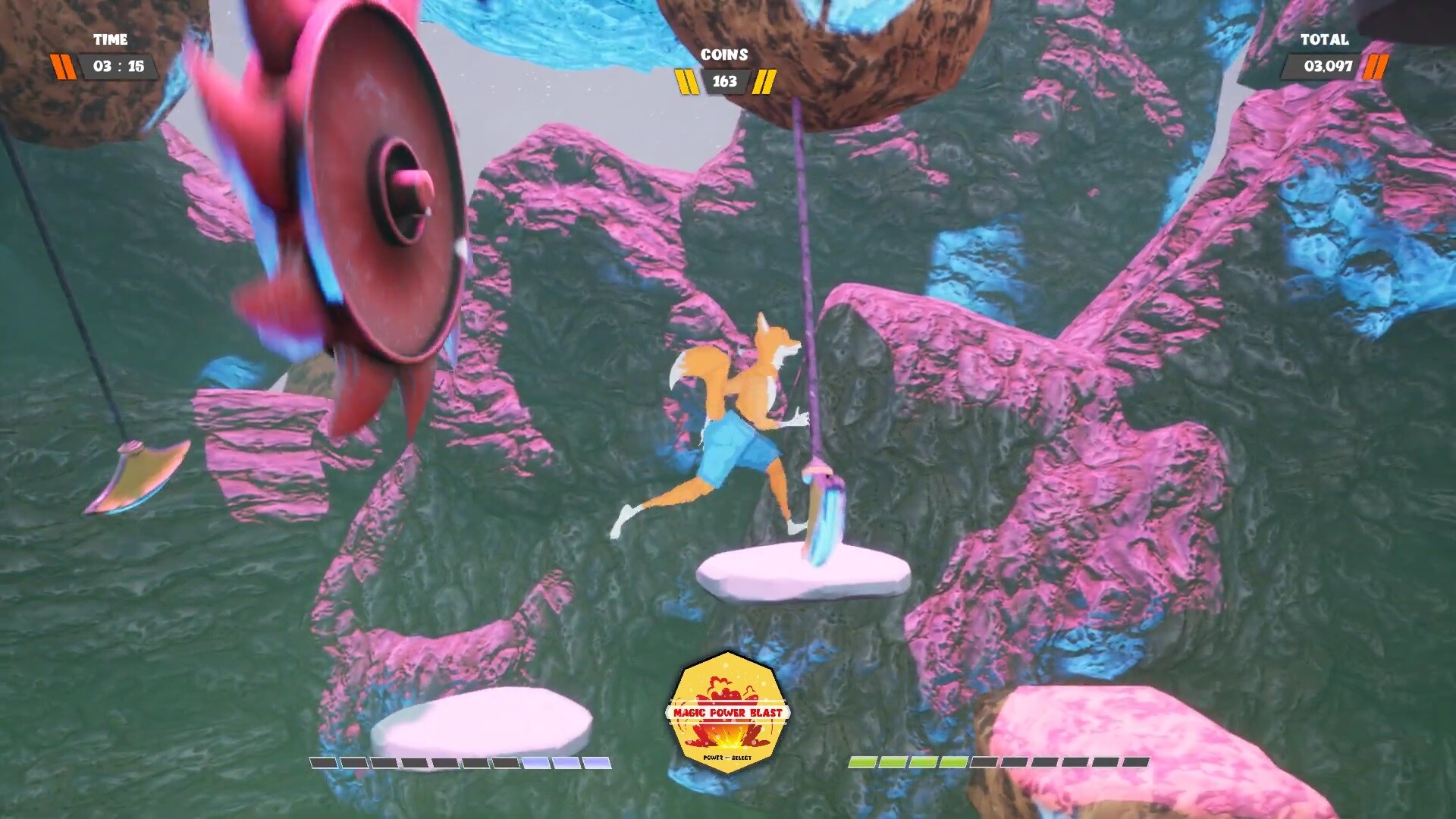Click the orange marker beside the TOTAL score
This screenshot has width=1456, height=819.
[1376, 67]
